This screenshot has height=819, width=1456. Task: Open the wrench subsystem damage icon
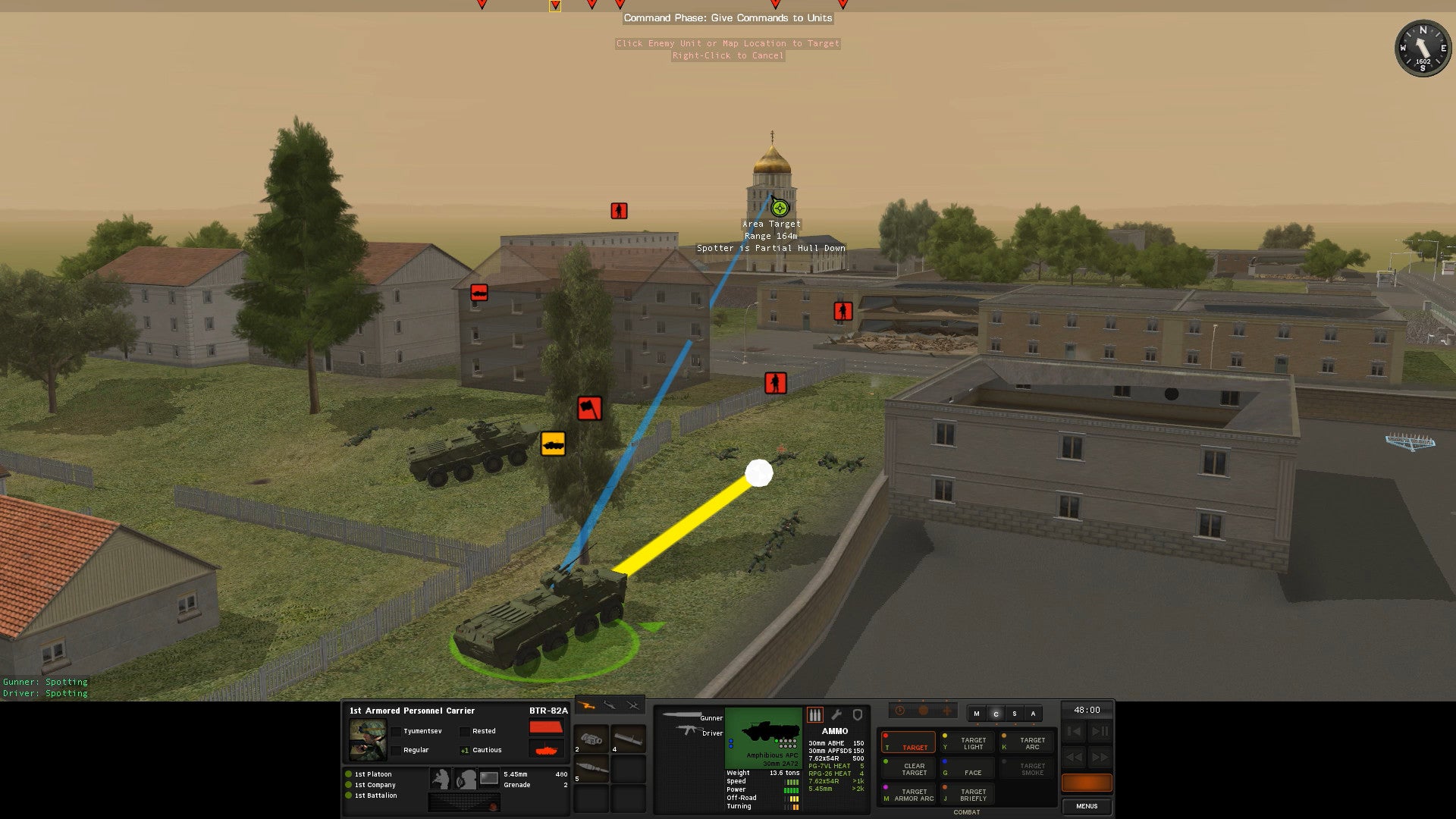836,714
